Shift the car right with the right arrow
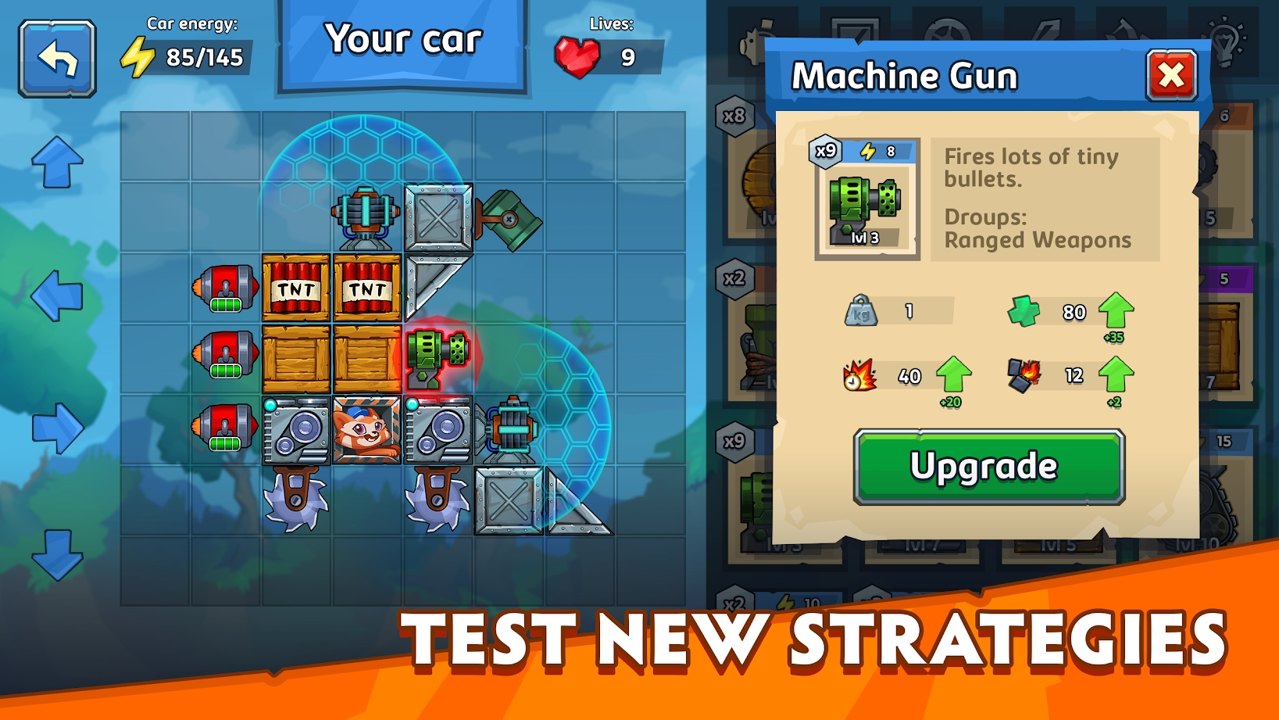 (57, 428)
